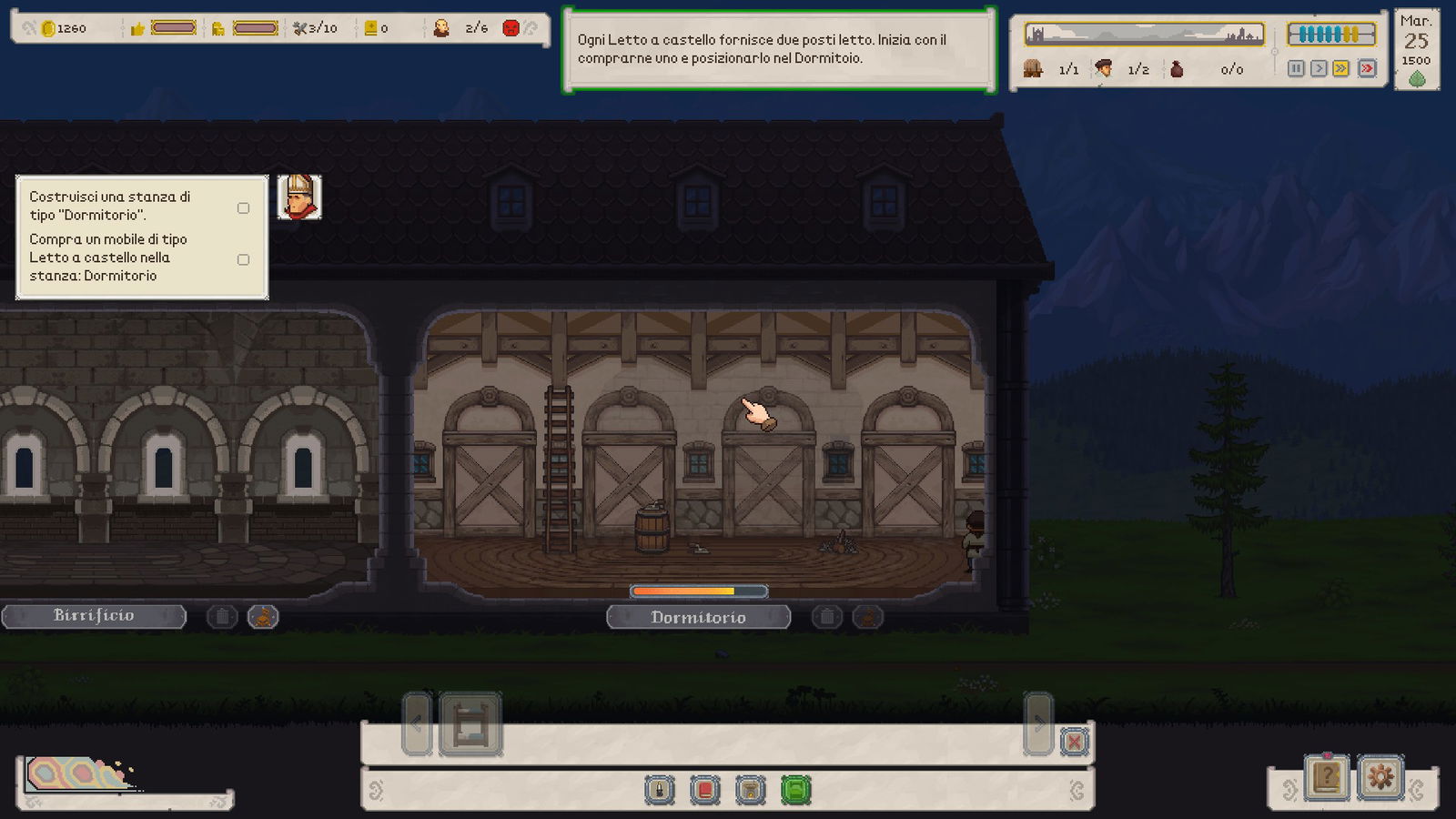
Task: Click the bishop advisor portrait
Action: tap(299, 197)
